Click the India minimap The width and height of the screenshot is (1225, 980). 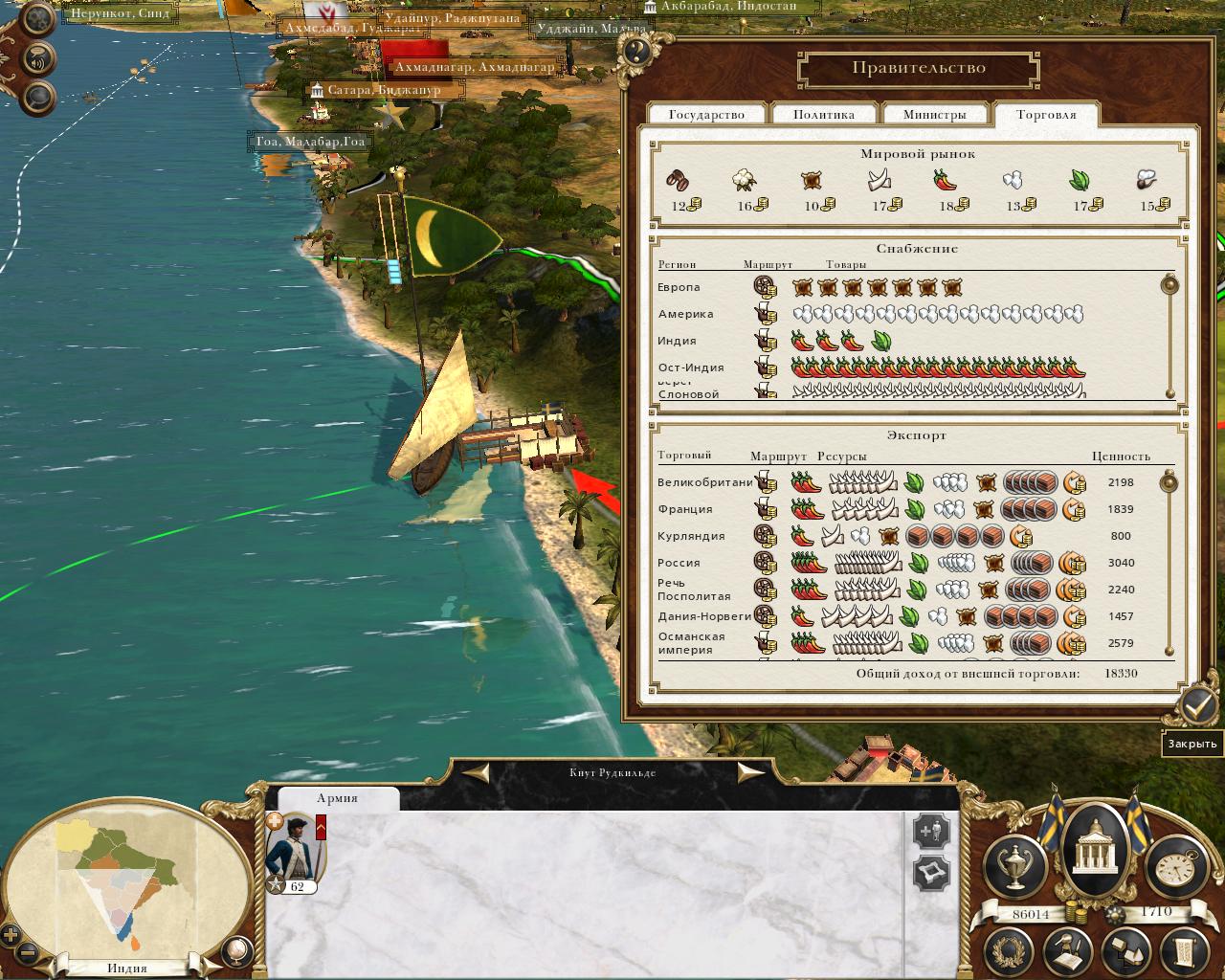pyautogui.click(x=120, y=880)
